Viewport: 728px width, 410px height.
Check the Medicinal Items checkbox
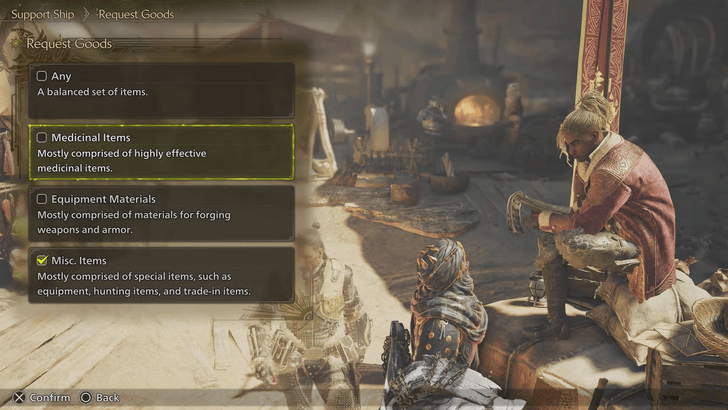pyautogui.click(x=42, y=137)
